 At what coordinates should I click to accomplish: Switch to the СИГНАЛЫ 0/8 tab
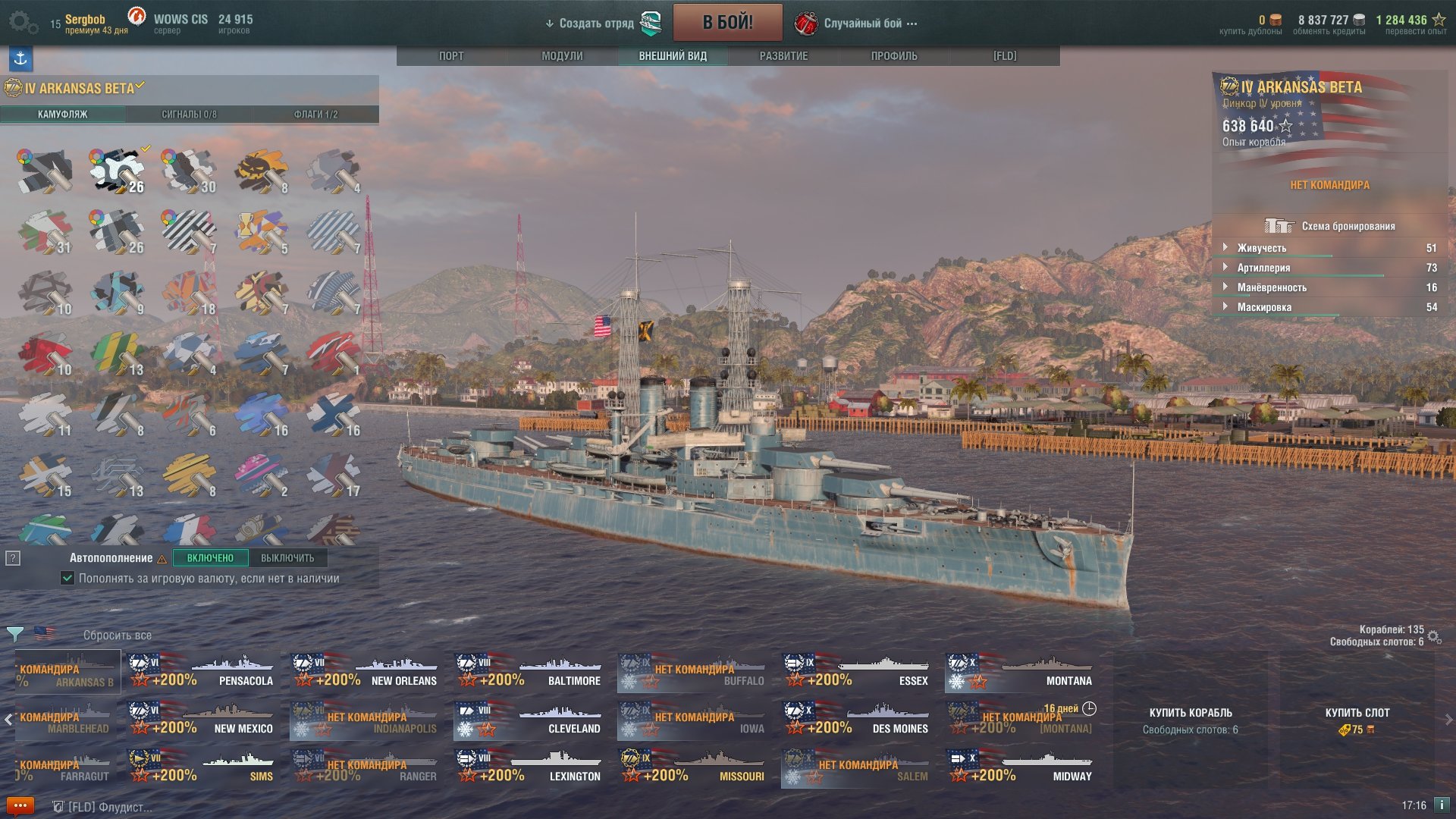pos(189,115)
